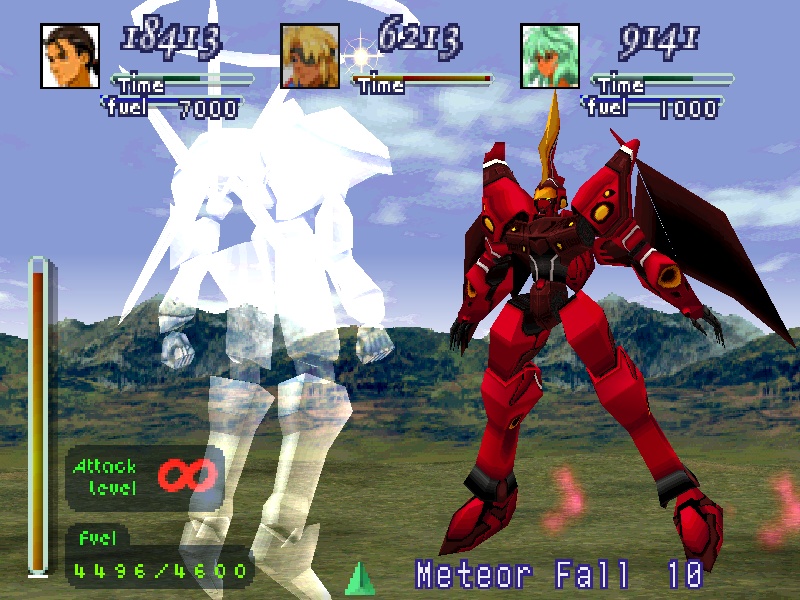
Task: Select the blonde masked pilot portrait
Action: coord(310,56)
